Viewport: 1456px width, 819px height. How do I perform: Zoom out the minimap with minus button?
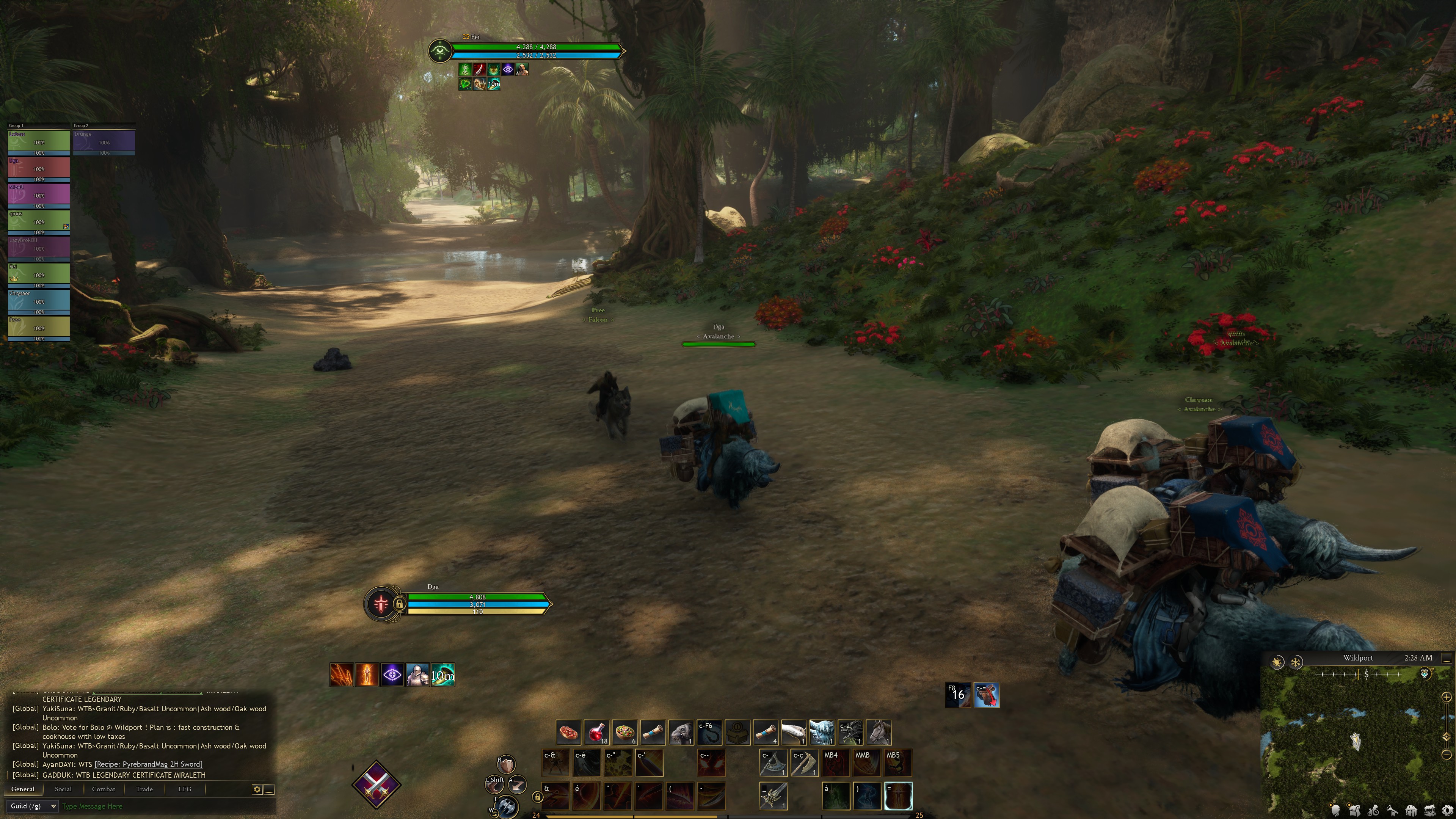tap(1447, 755)
